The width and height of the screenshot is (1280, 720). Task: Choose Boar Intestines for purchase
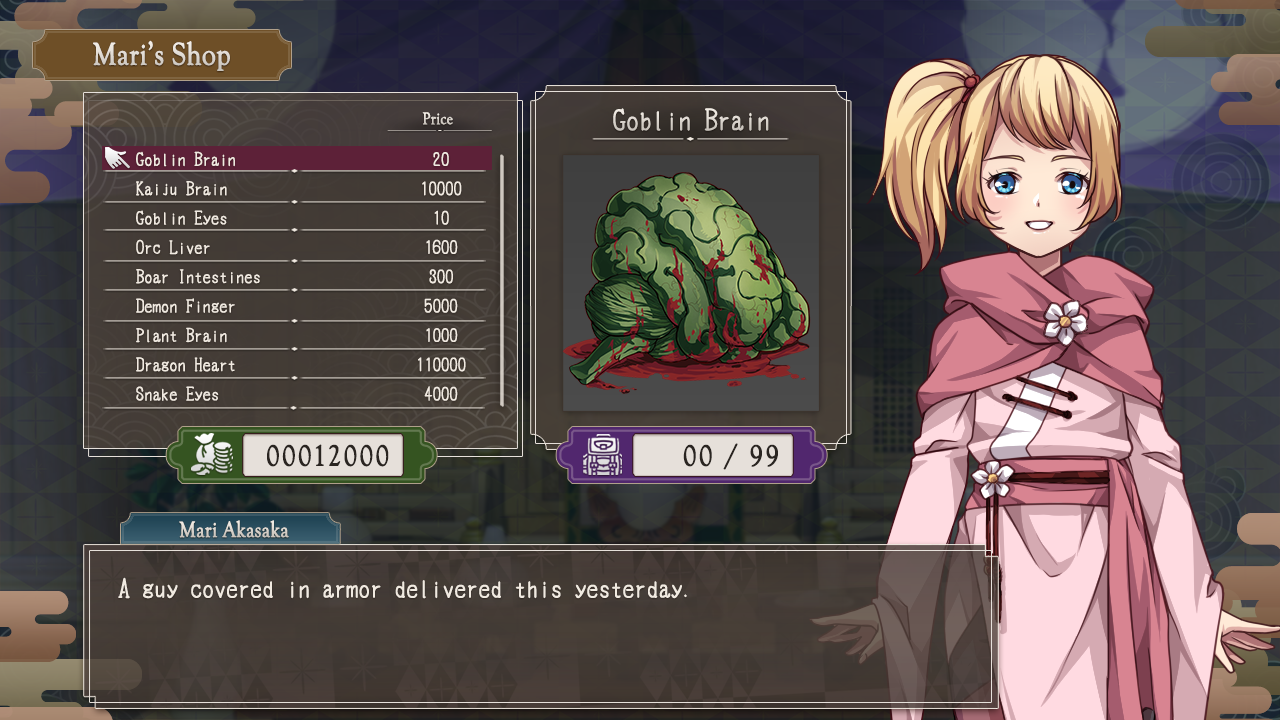[x=297, y=277]
